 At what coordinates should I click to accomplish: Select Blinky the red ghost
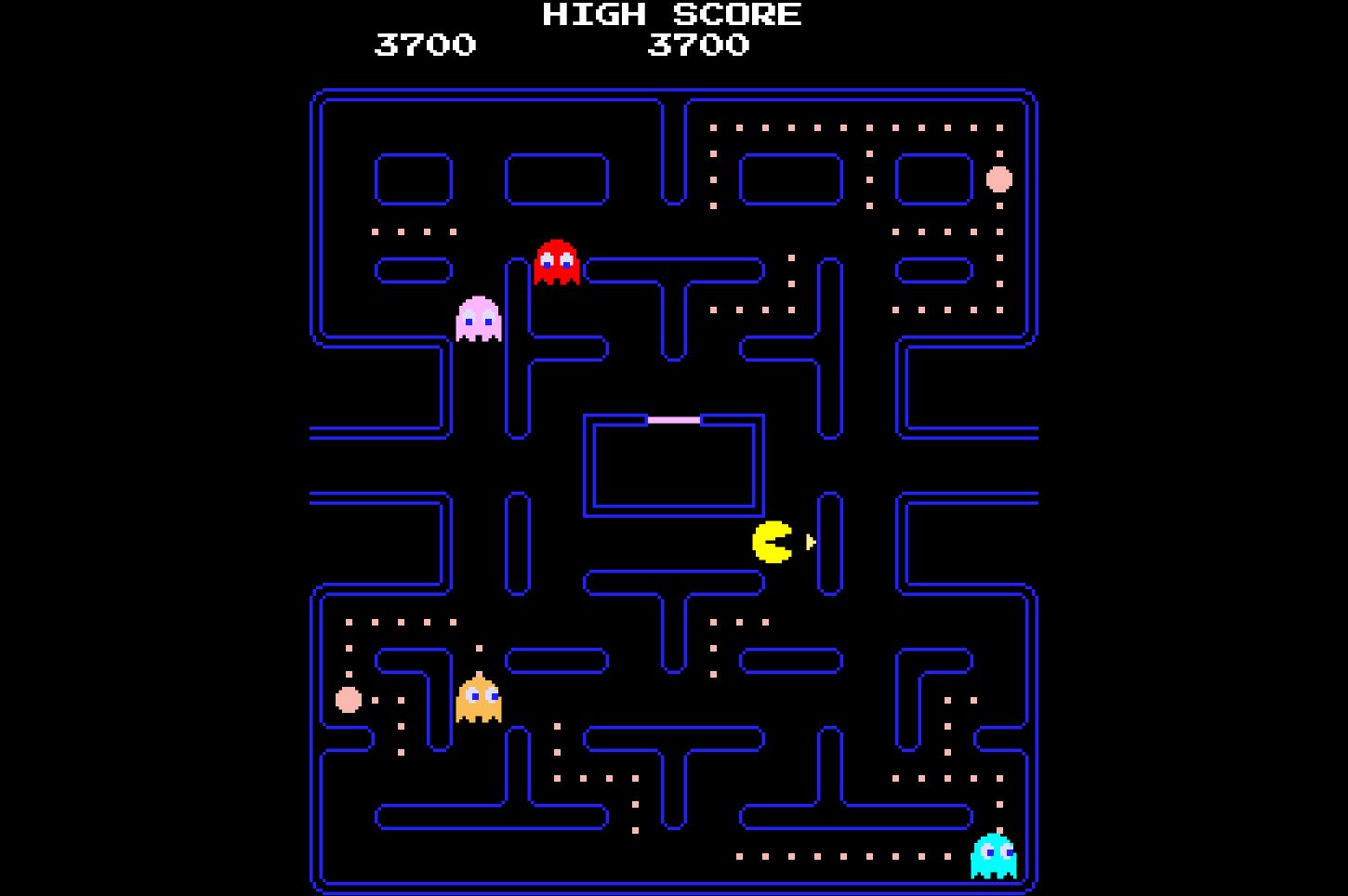555,265
